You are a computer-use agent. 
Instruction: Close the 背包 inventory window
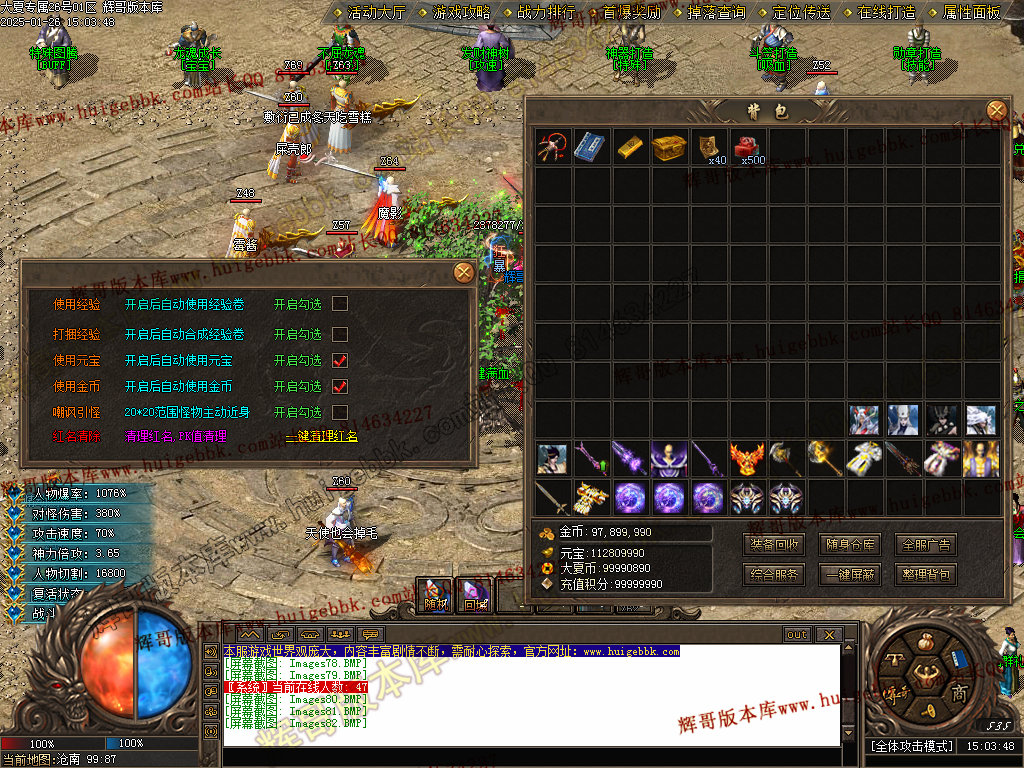point(996,110)
